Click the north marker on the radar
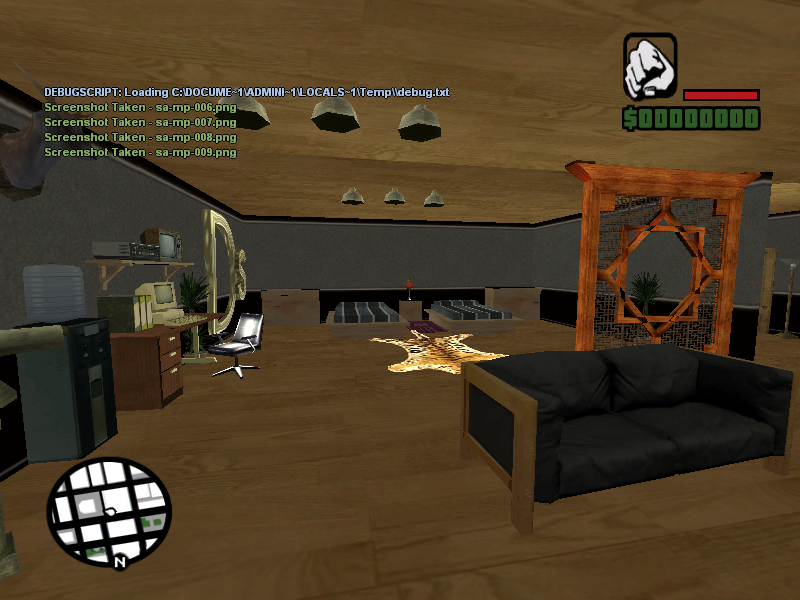Viewport: 800px width, 600px height. 119,563
